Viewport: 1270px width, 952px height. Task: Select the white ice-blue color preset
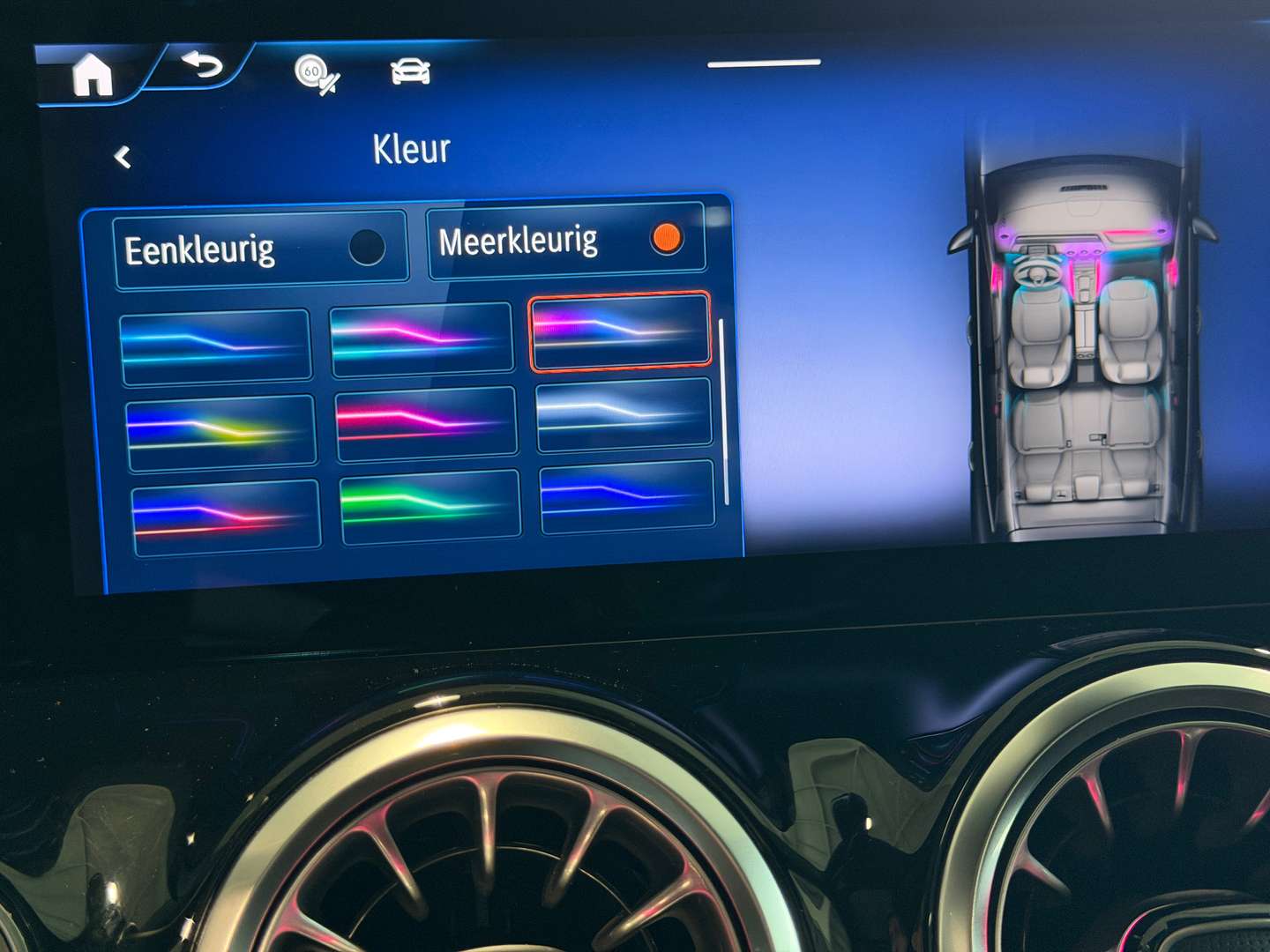point(624,413)
